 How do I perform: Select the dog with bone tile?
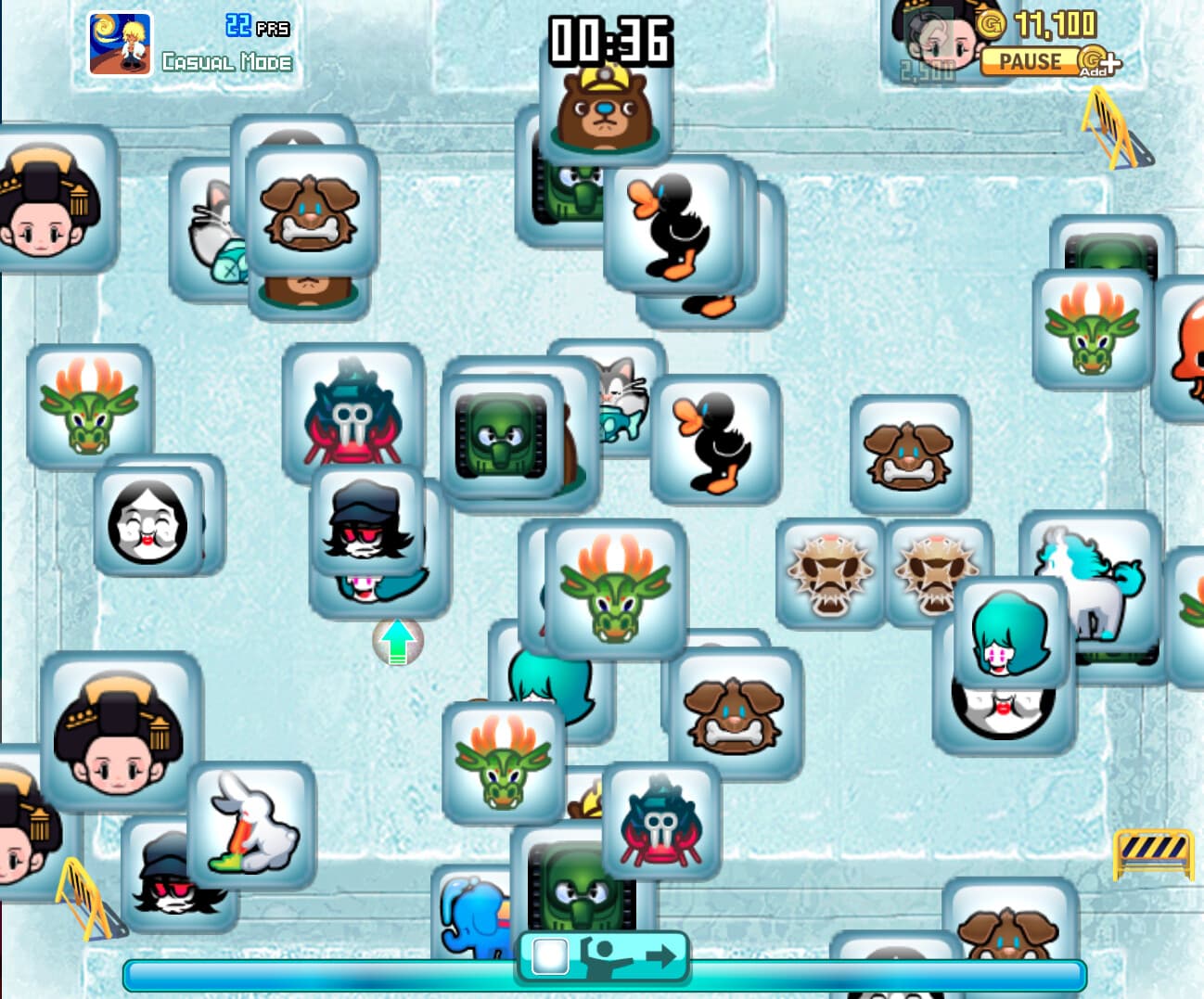tap(909, 452)
